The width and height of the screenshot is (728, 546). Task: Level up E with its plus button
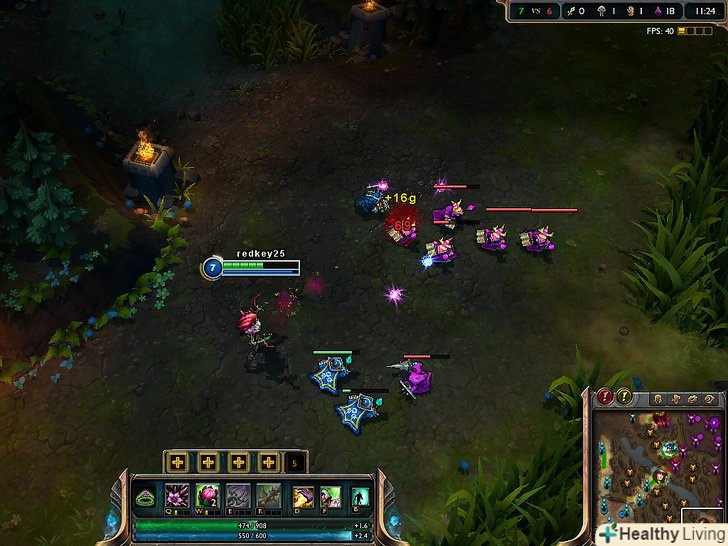[238, 462]
